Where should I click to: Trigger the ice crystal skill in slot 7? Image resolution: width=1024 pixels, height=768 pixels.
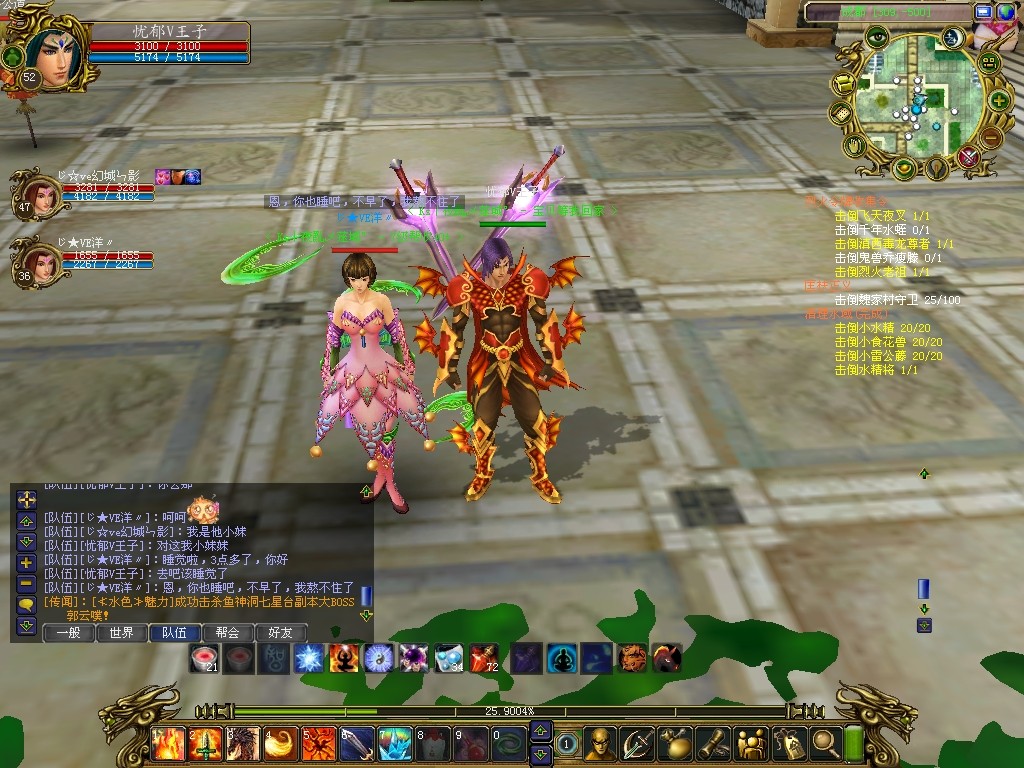pyautogui.click(x=395, y=744)
